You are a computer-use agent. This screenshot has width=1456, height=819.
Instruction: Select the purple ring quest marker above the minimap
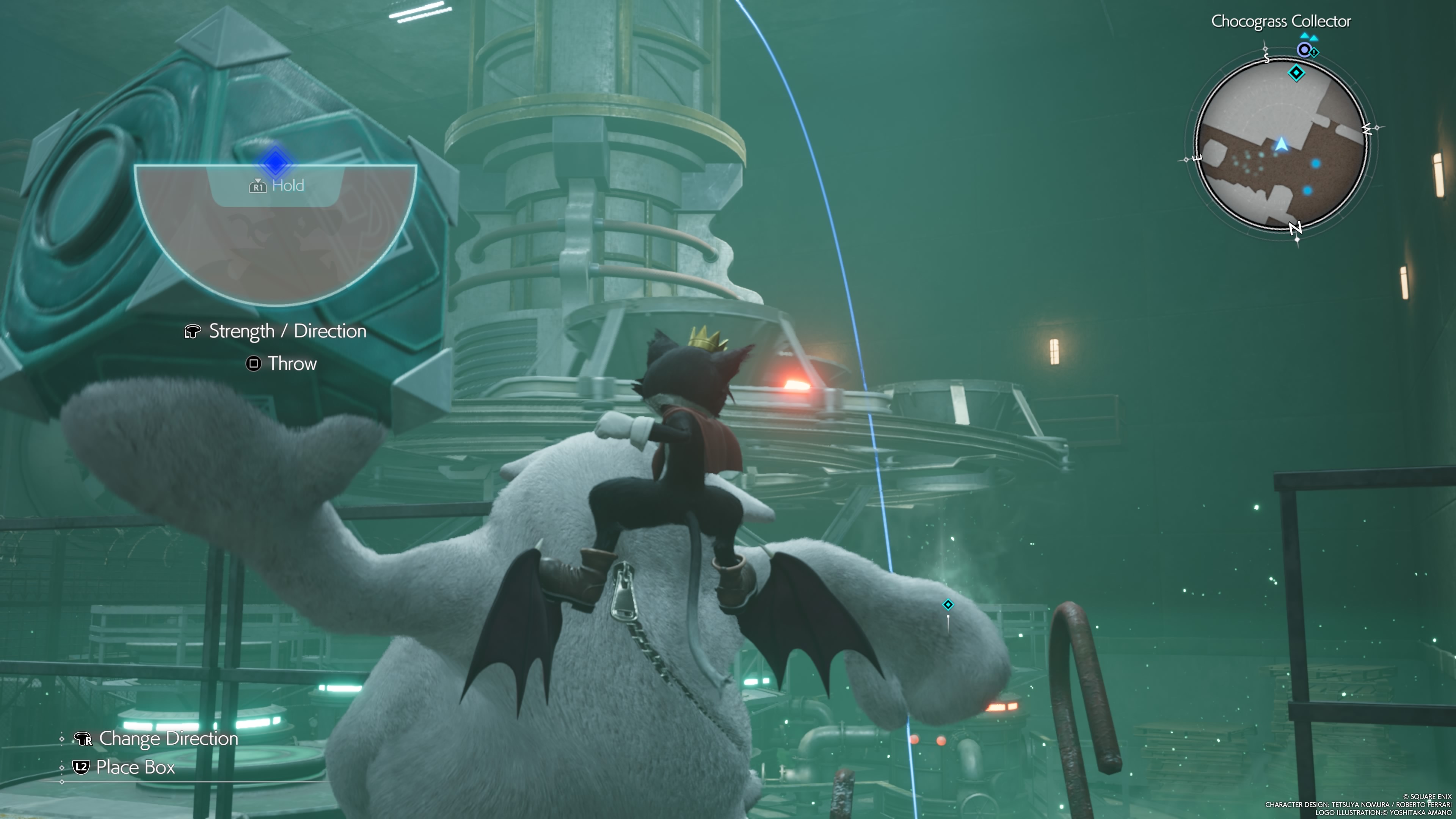(1304, 50)
